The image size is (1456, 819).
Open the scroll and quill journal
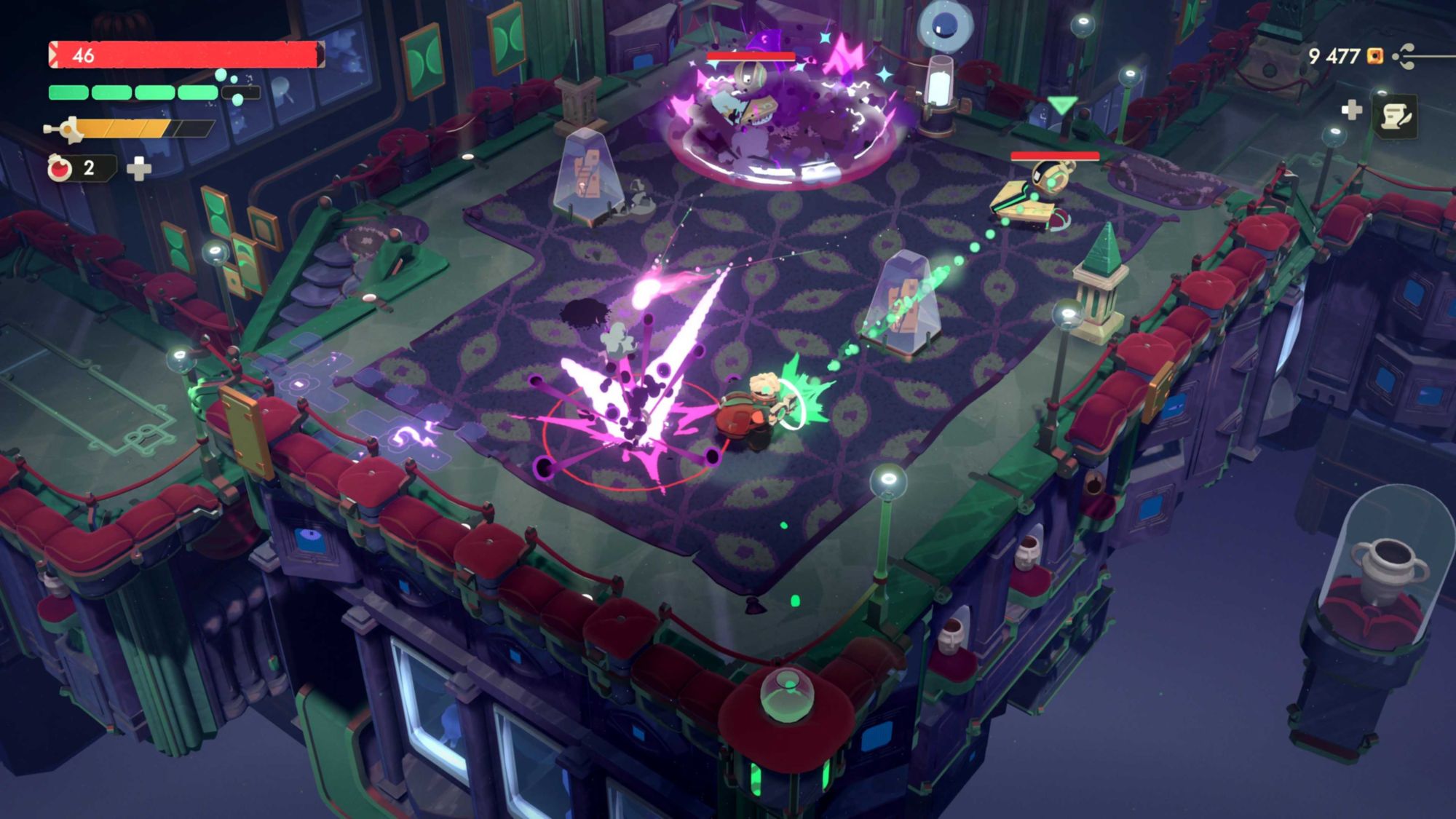(1396, 116)
